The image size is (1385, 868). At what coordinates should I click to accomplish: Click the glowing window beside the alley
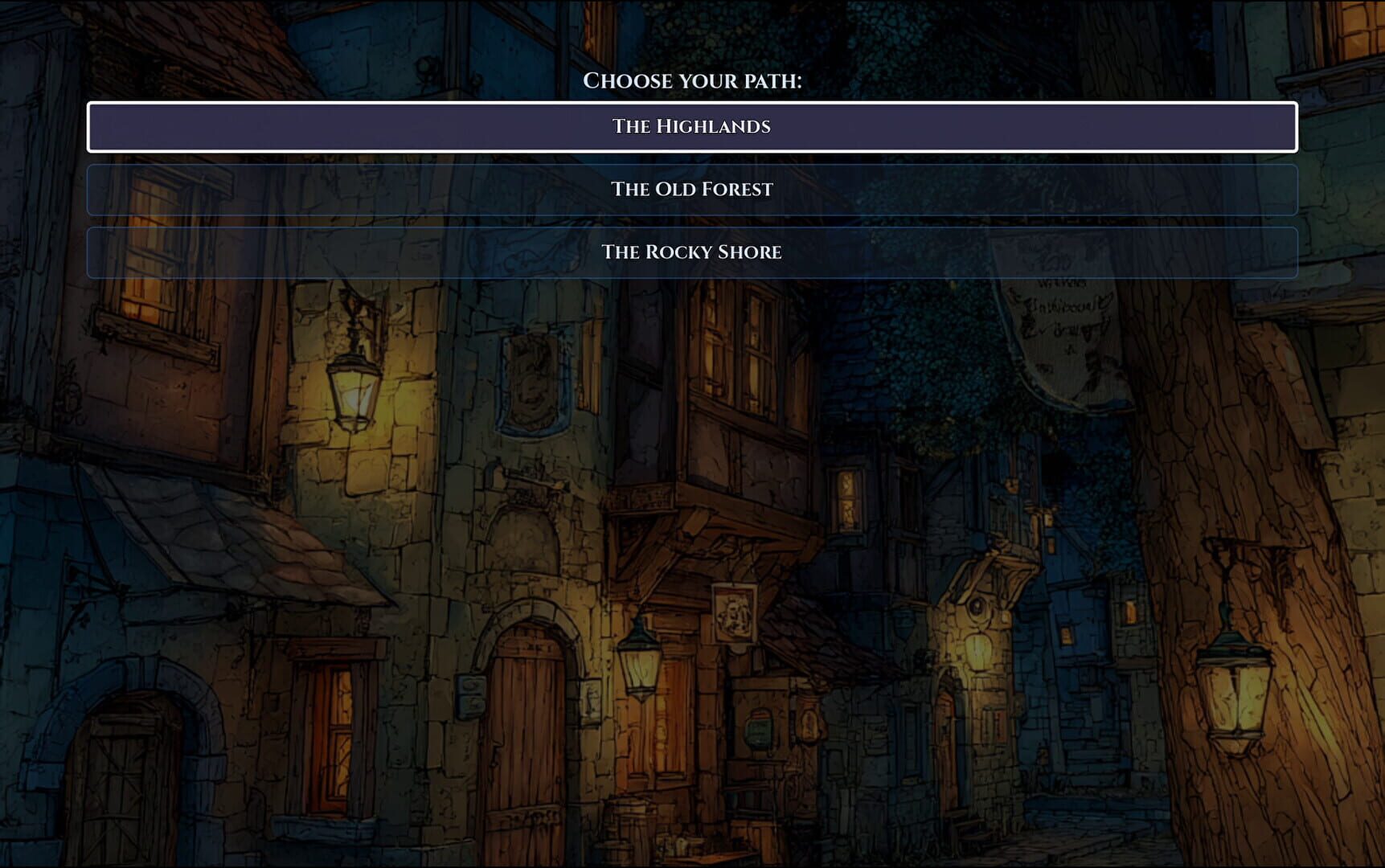coord(846,498)
